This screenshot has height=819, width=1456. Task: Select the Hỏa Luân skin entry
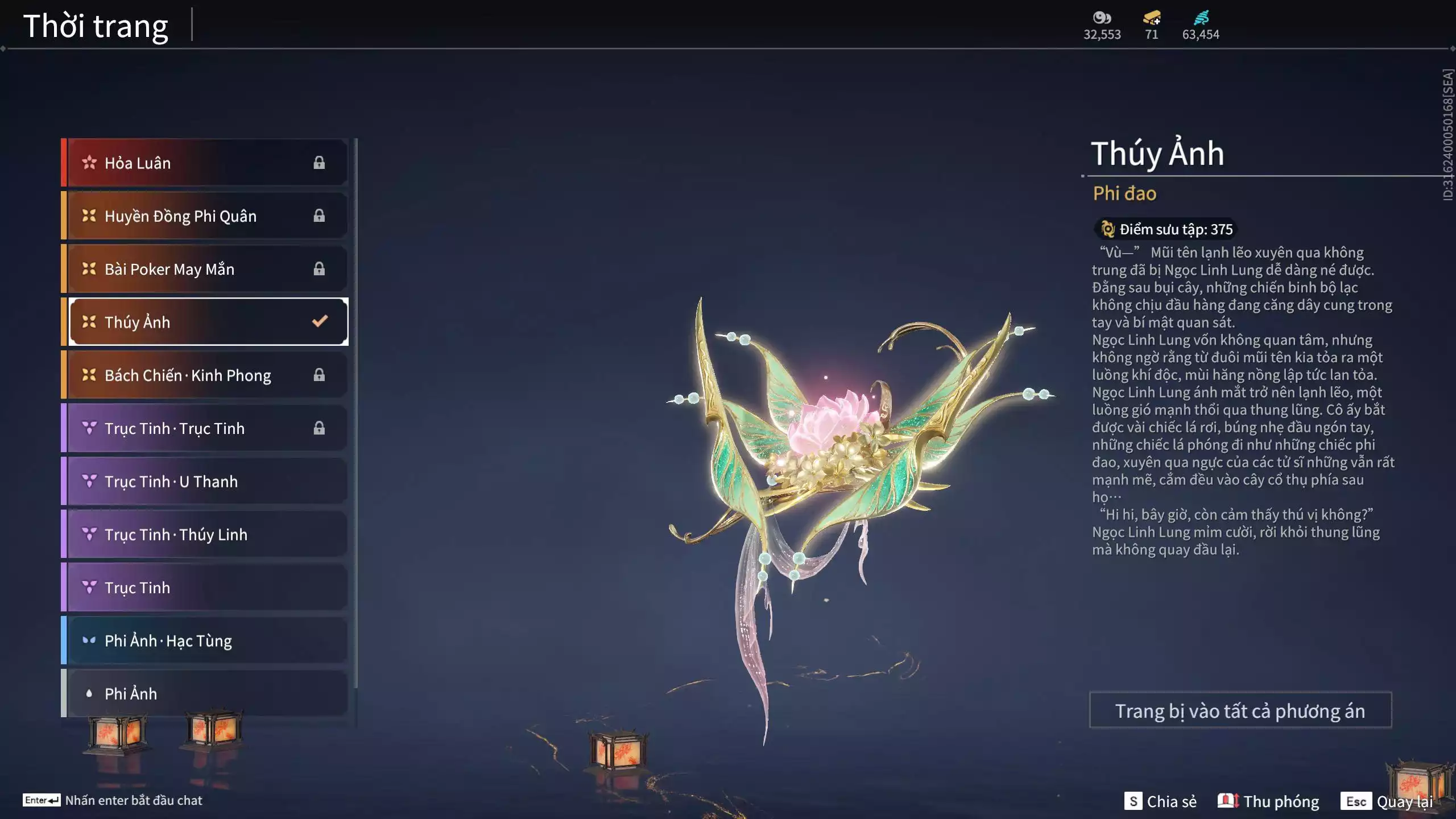point(205,163)
